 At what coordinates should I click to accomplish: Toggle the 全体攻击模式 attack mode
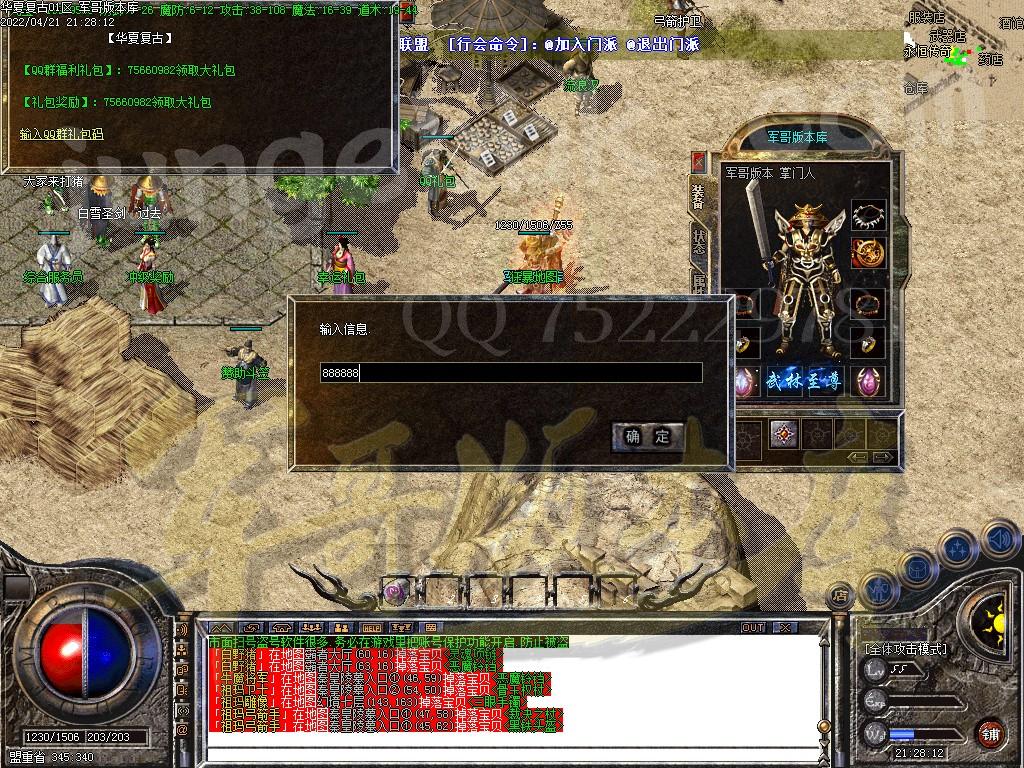pos(906,649)
